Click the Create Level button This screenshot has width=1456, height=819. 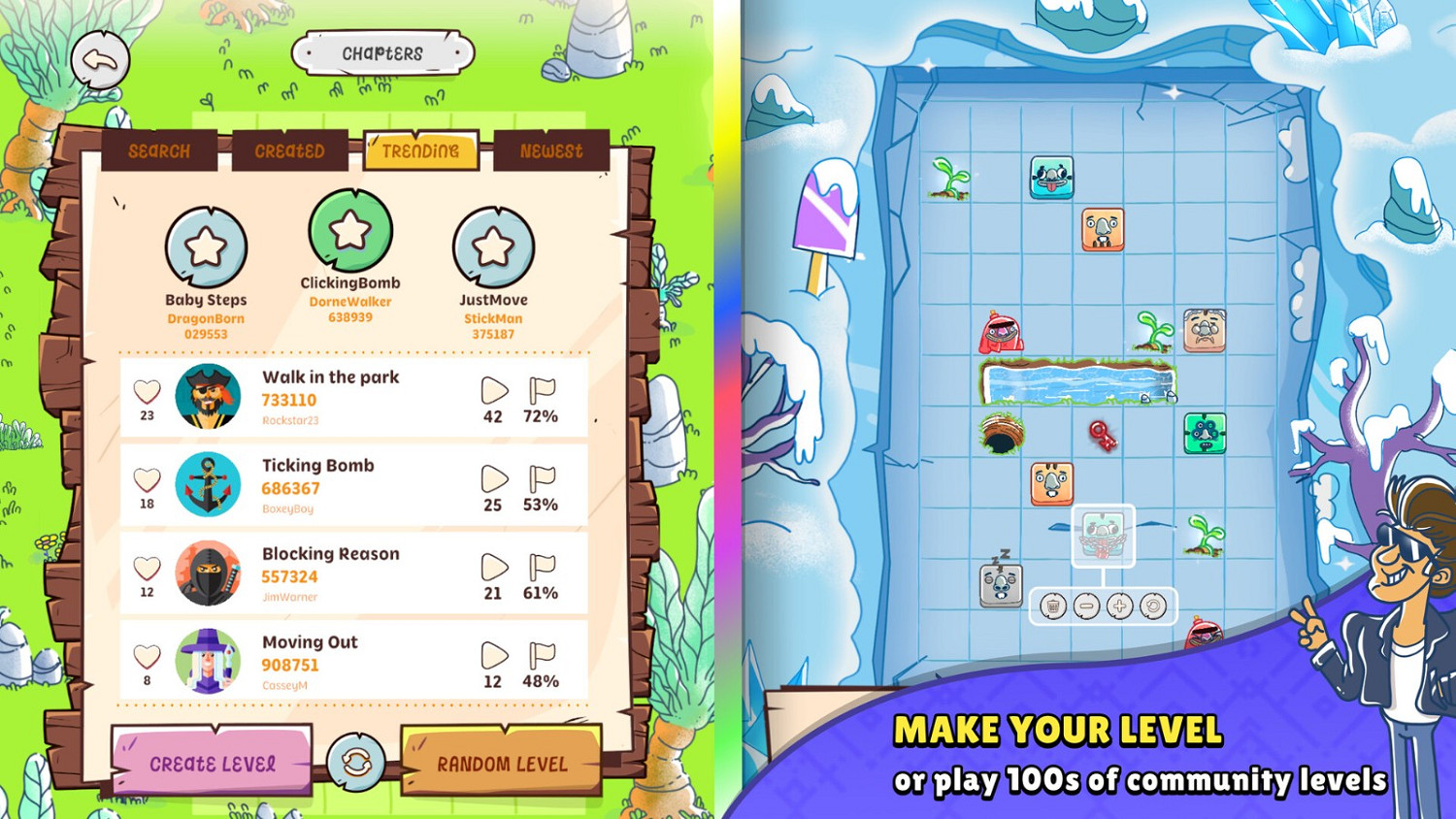(213, 764)
